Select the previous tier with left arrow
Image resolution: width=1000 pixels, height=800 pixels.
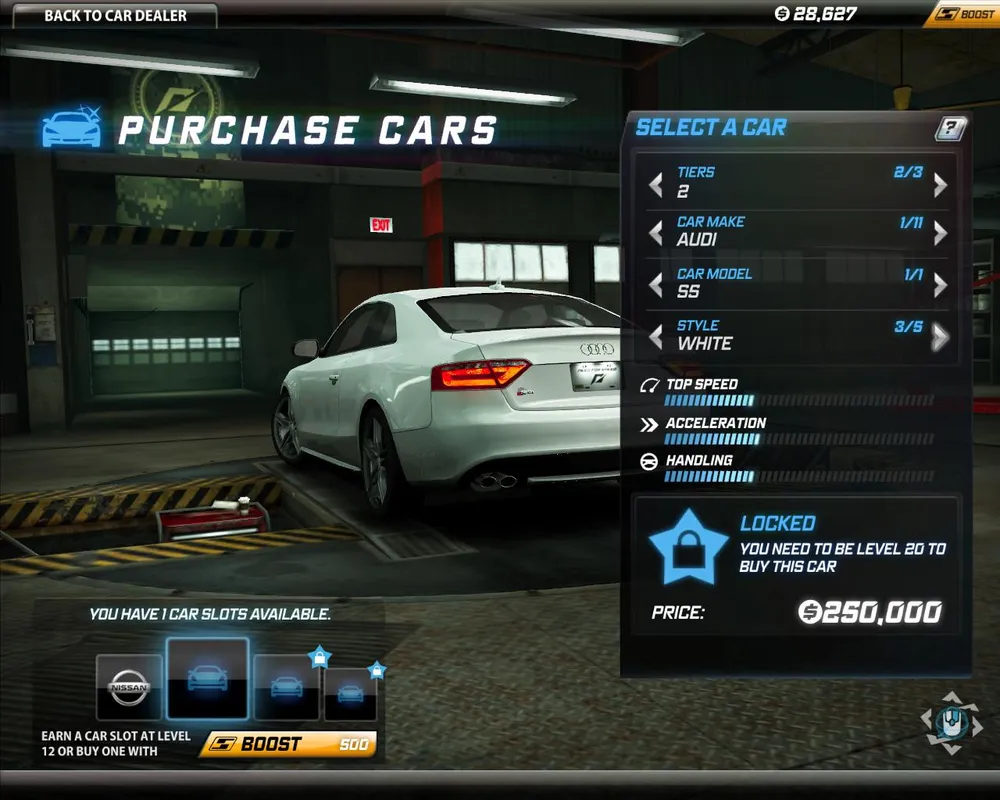[x=656, y=184]
